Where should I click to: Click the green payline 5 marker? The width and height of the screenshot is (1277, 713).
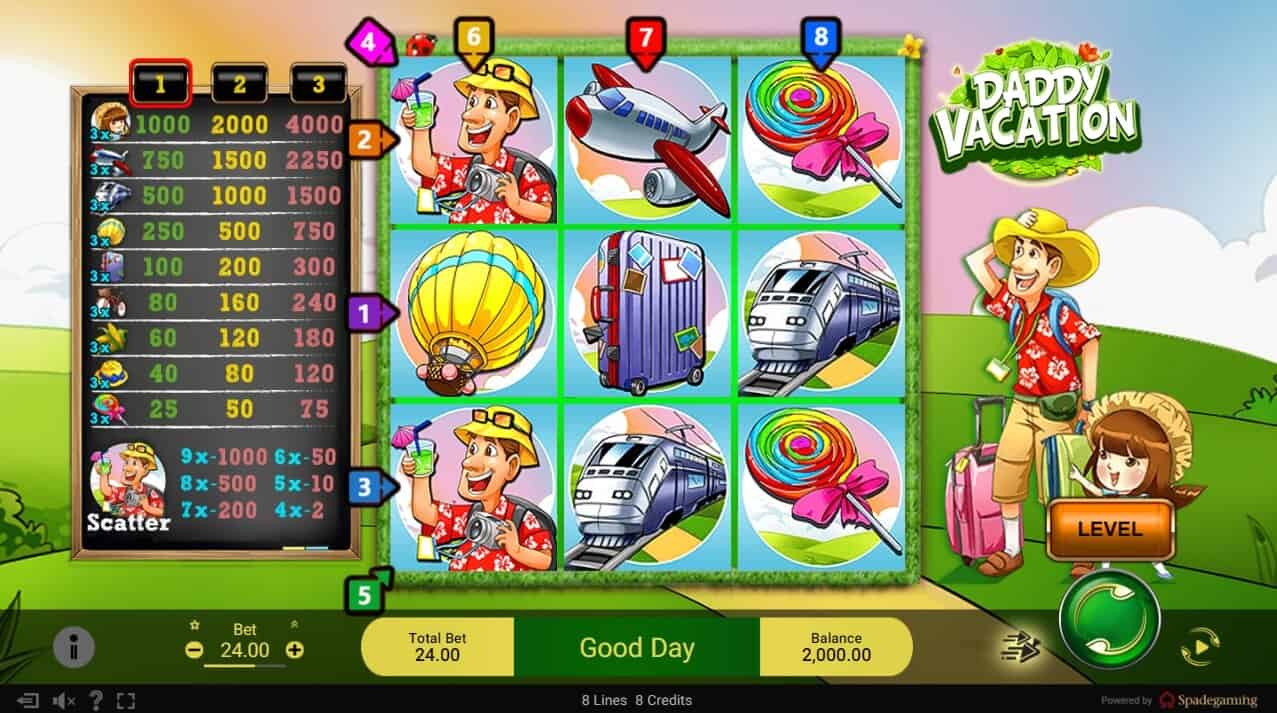[x=366, y=595]
